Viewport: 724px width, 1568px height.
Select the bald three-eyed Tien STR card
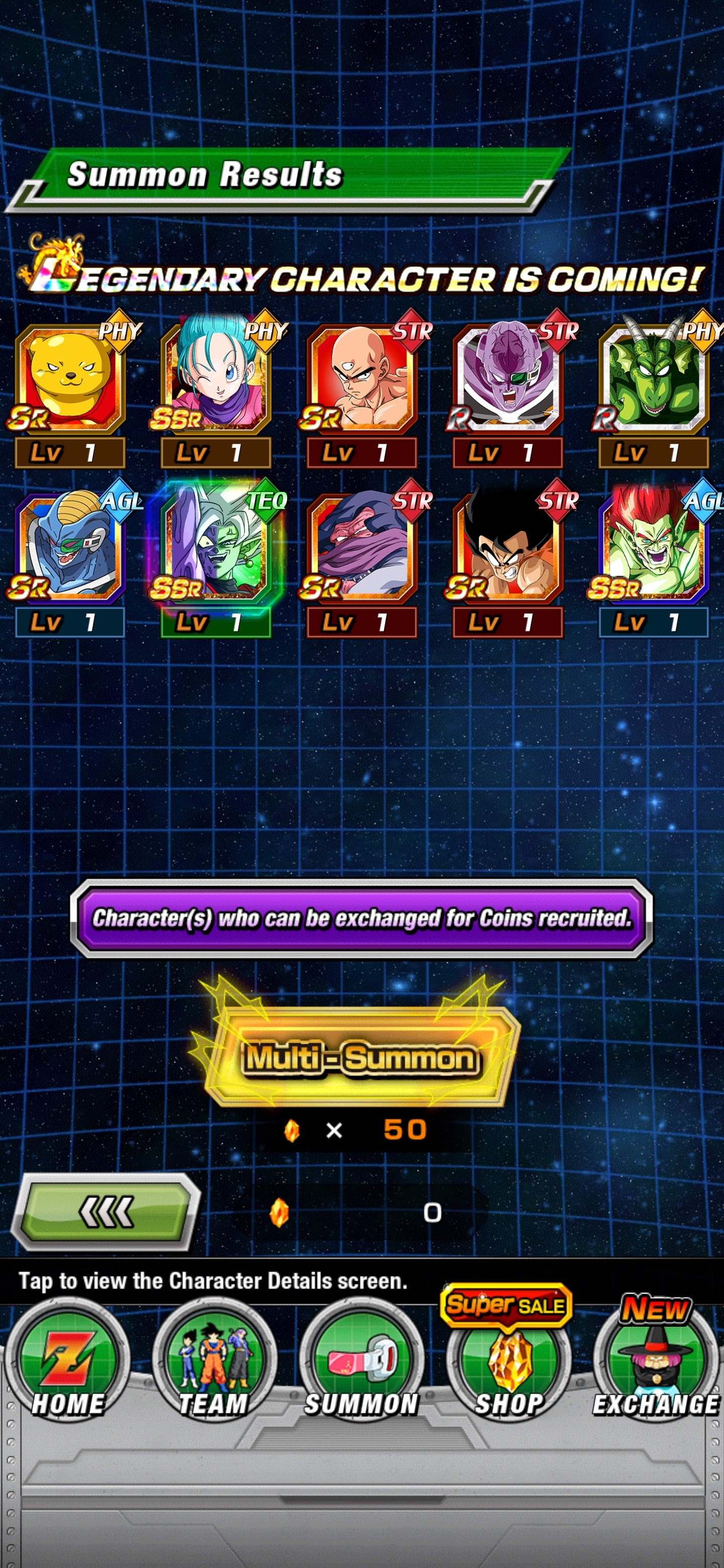[x=363, y=380]
